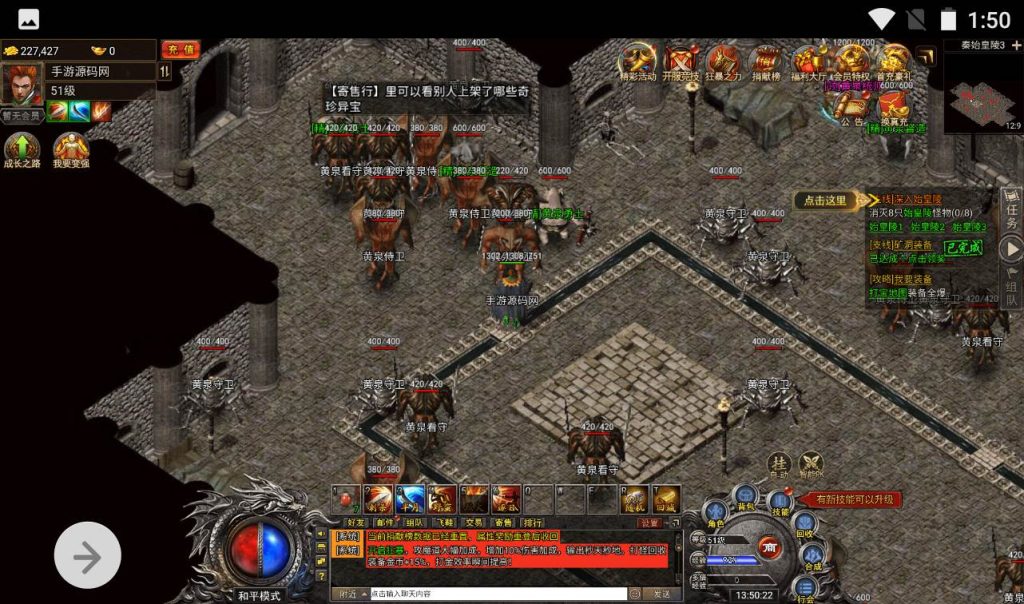
Task: Open the 成长之路 growth path icon
Action: (x=22, y=151)
